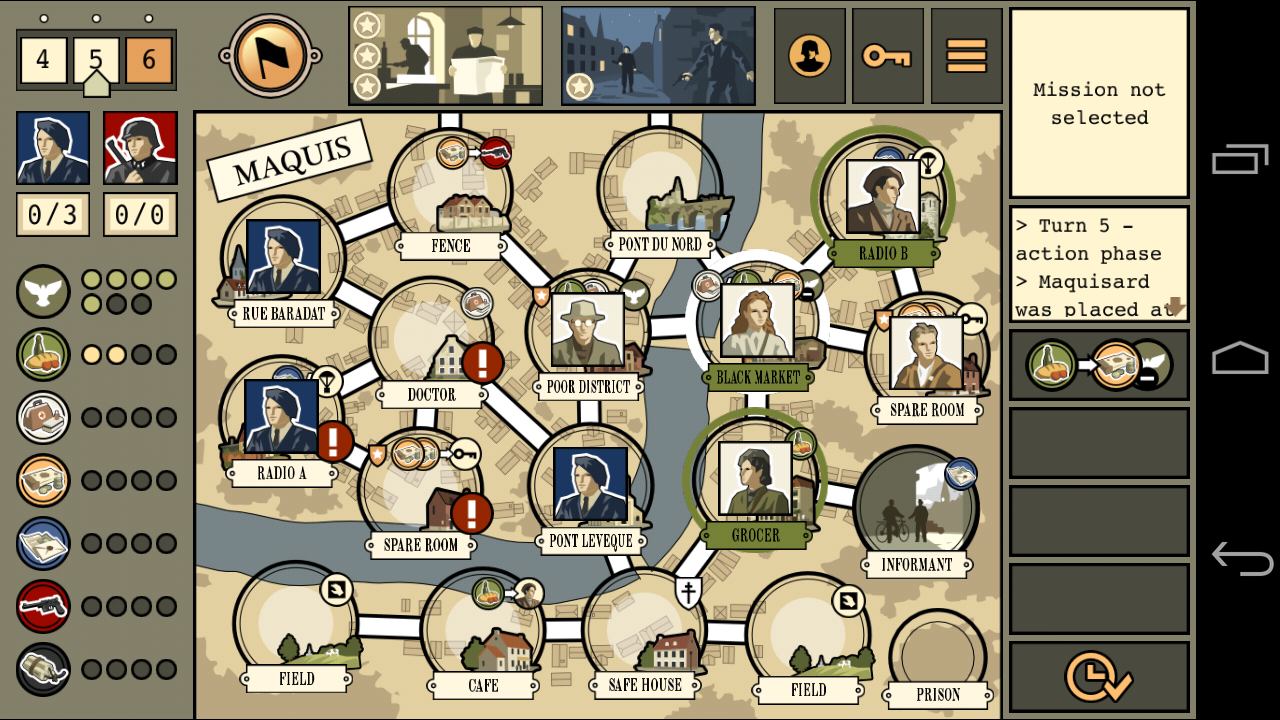Open the character portrait button
Screen dimensions: 1280x720
tap(809, 56)
